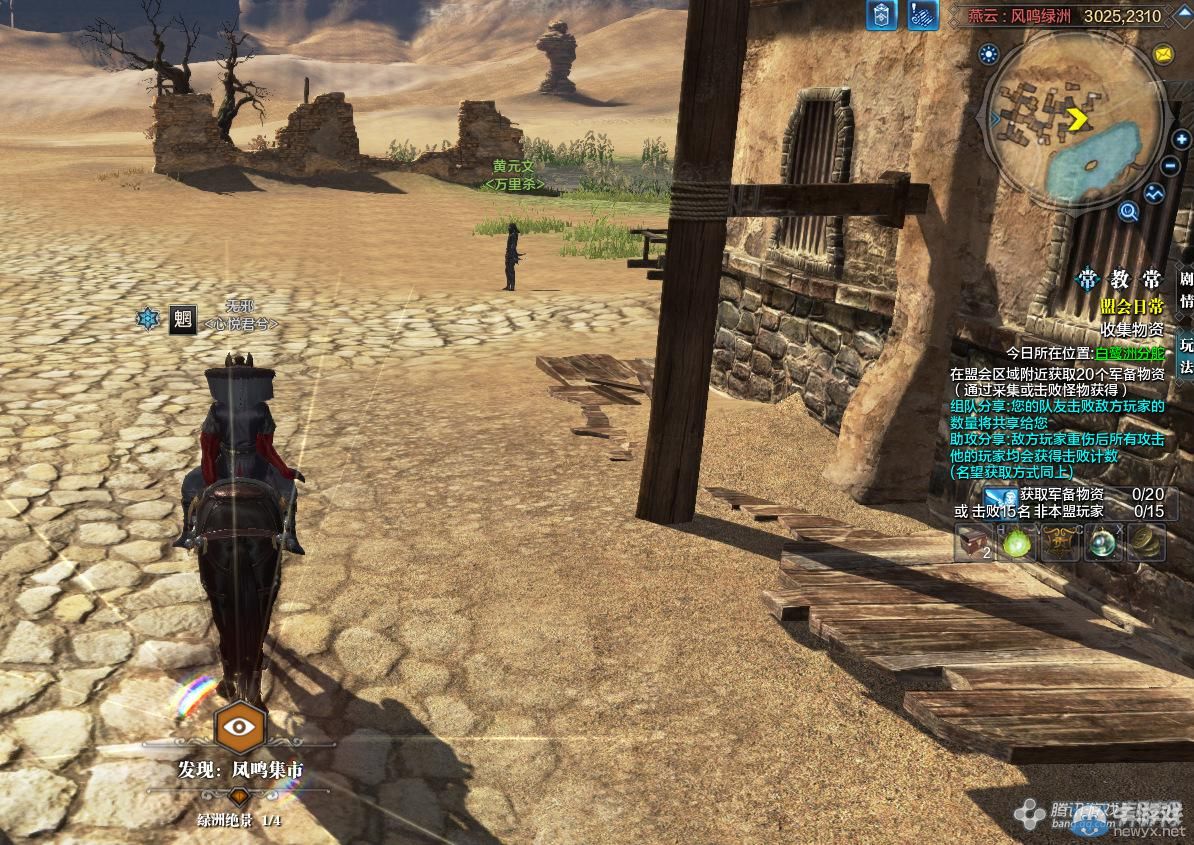The image size is (1194, 845).
Task: Use the treasure chest item slot
Action: [973, 542]
